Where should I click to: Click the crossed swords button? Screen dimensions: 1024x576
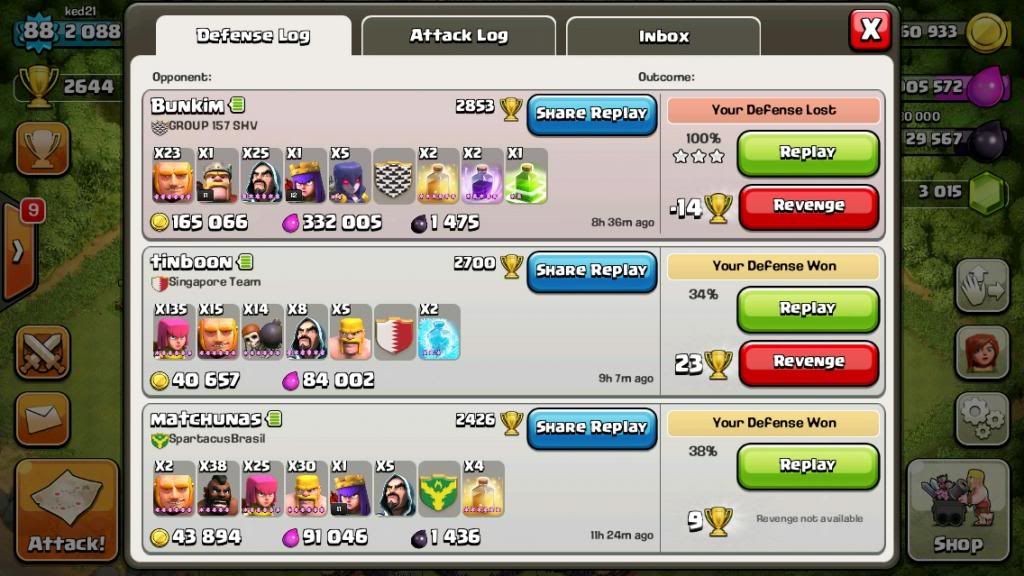[43, 353]
